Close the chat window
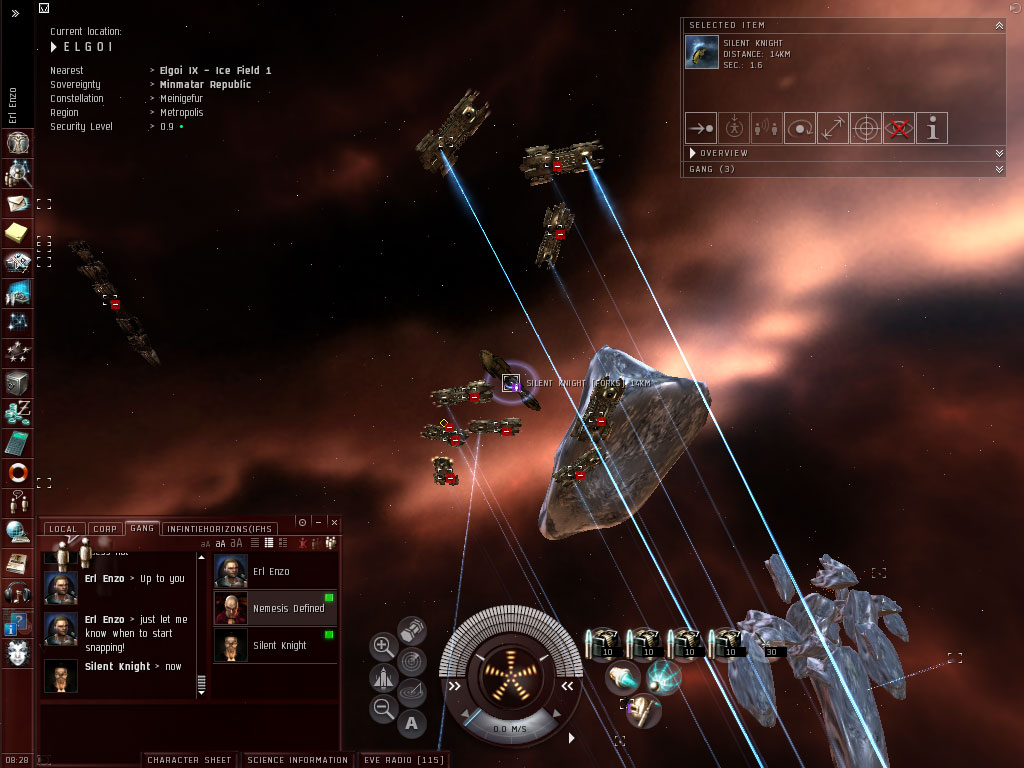 334,522
